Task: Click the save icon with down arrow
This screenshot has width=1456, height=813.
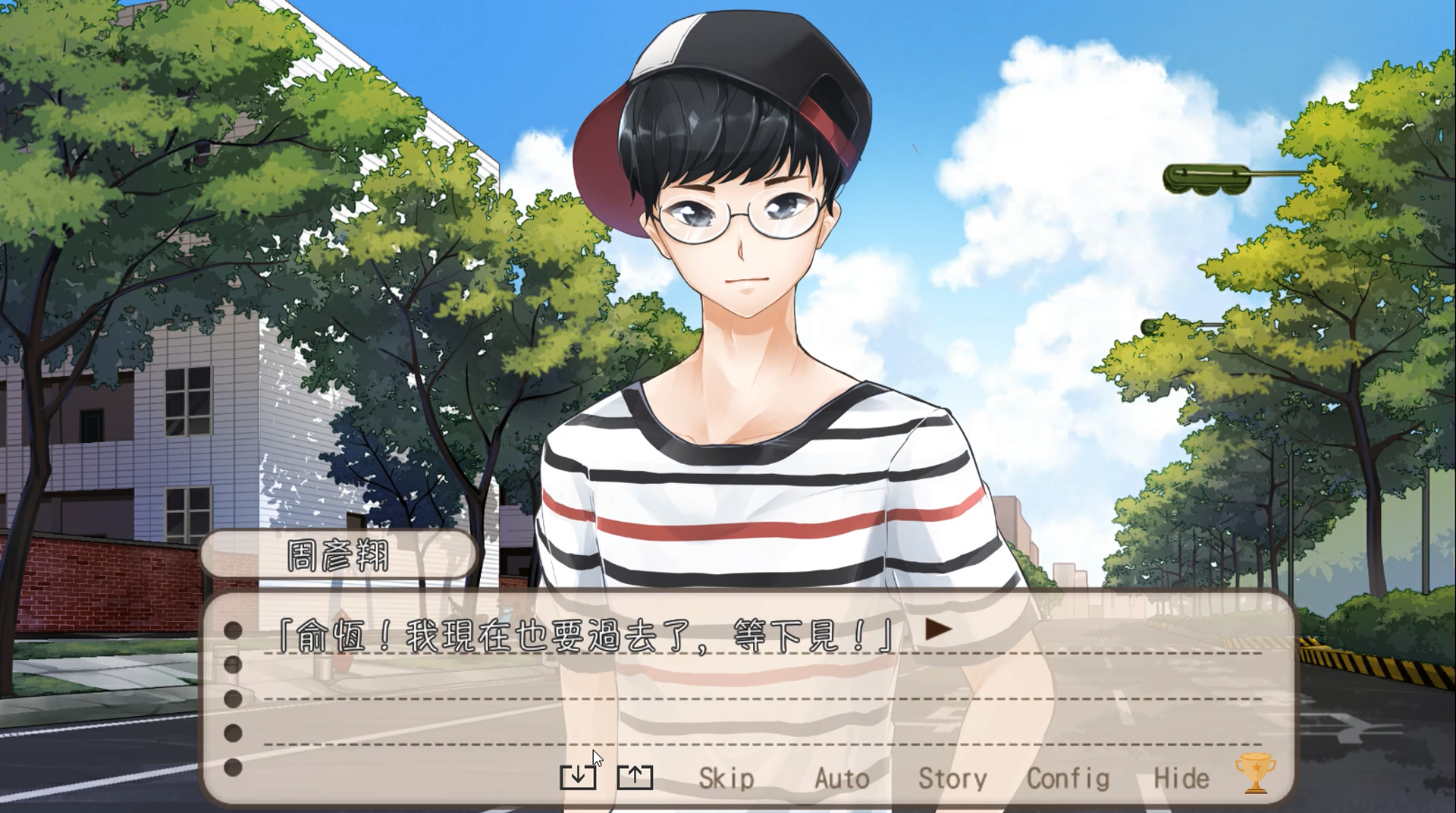Action: 577,777
